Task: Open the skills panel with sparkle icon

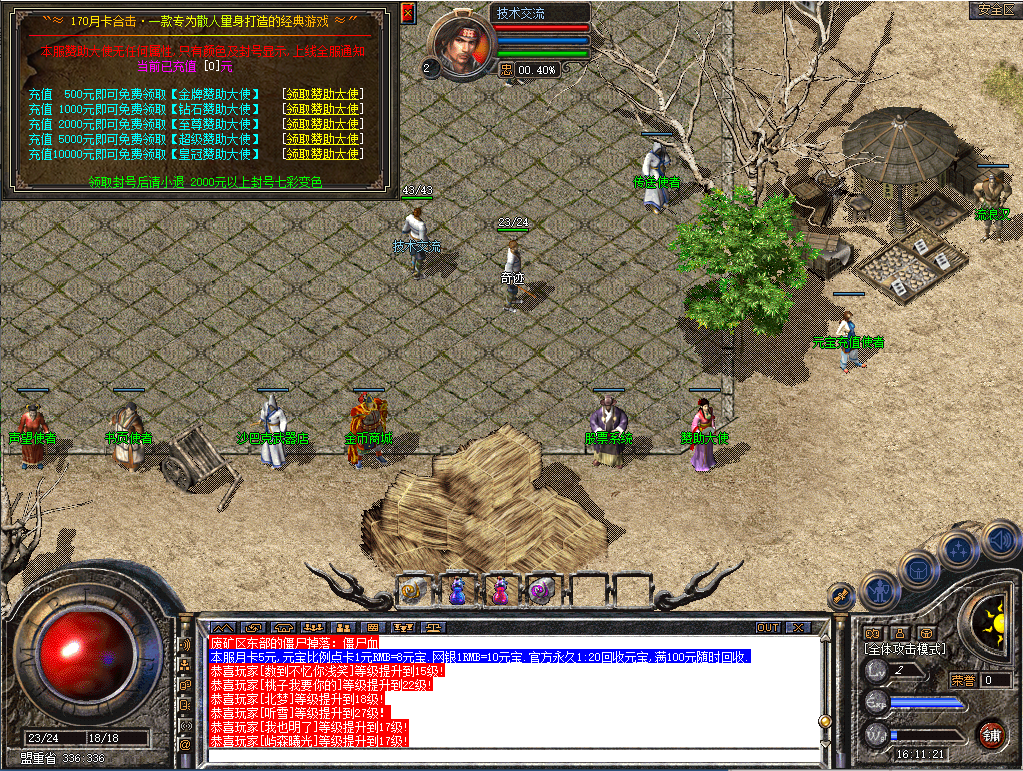Action: (959, 549)
